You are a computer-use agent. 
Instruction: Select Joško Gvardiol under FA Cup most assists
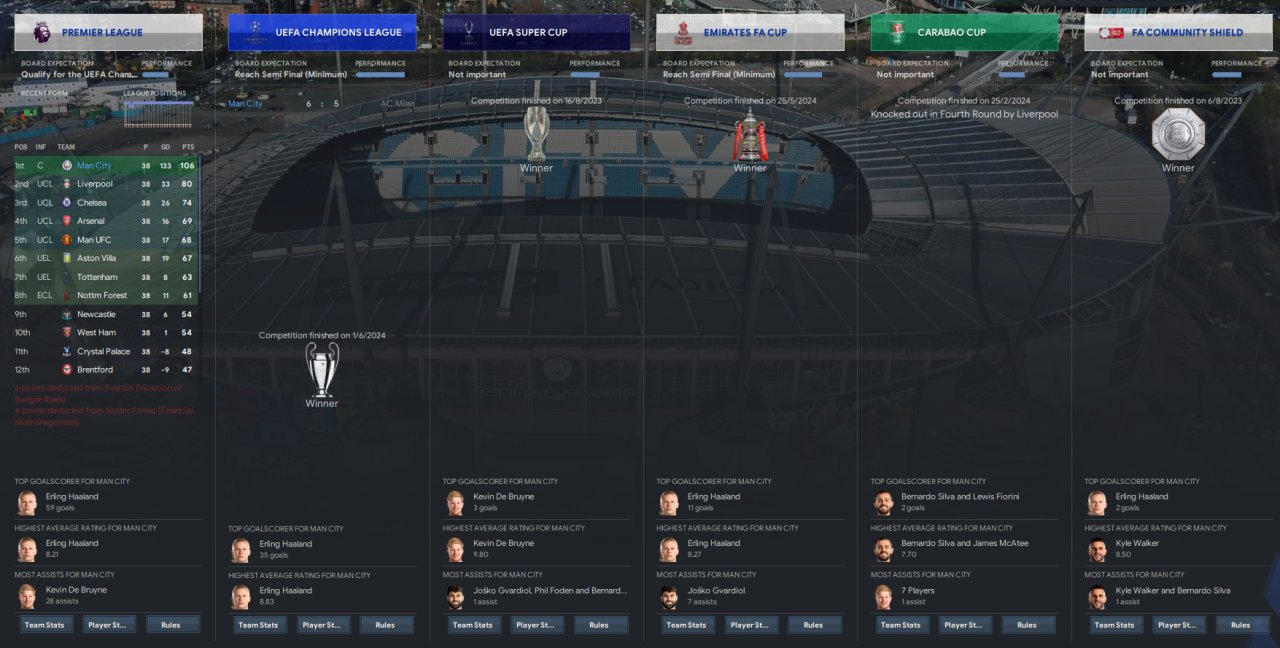716,590
